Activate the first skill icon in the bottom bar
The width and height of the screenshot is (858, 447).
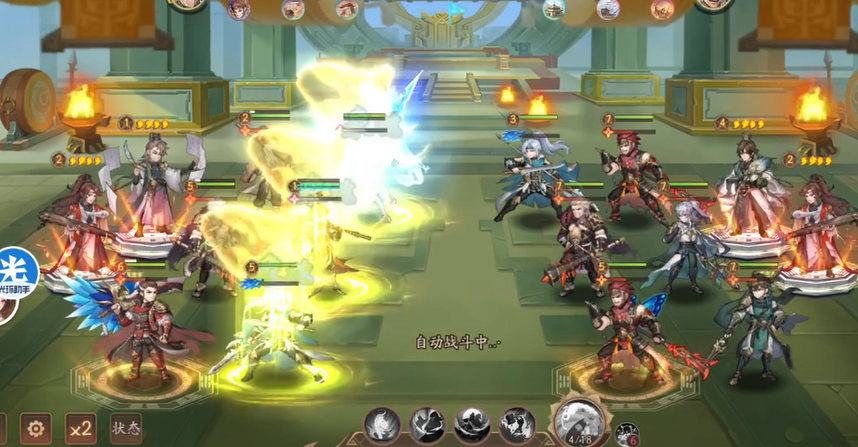[x=382, y=425]
